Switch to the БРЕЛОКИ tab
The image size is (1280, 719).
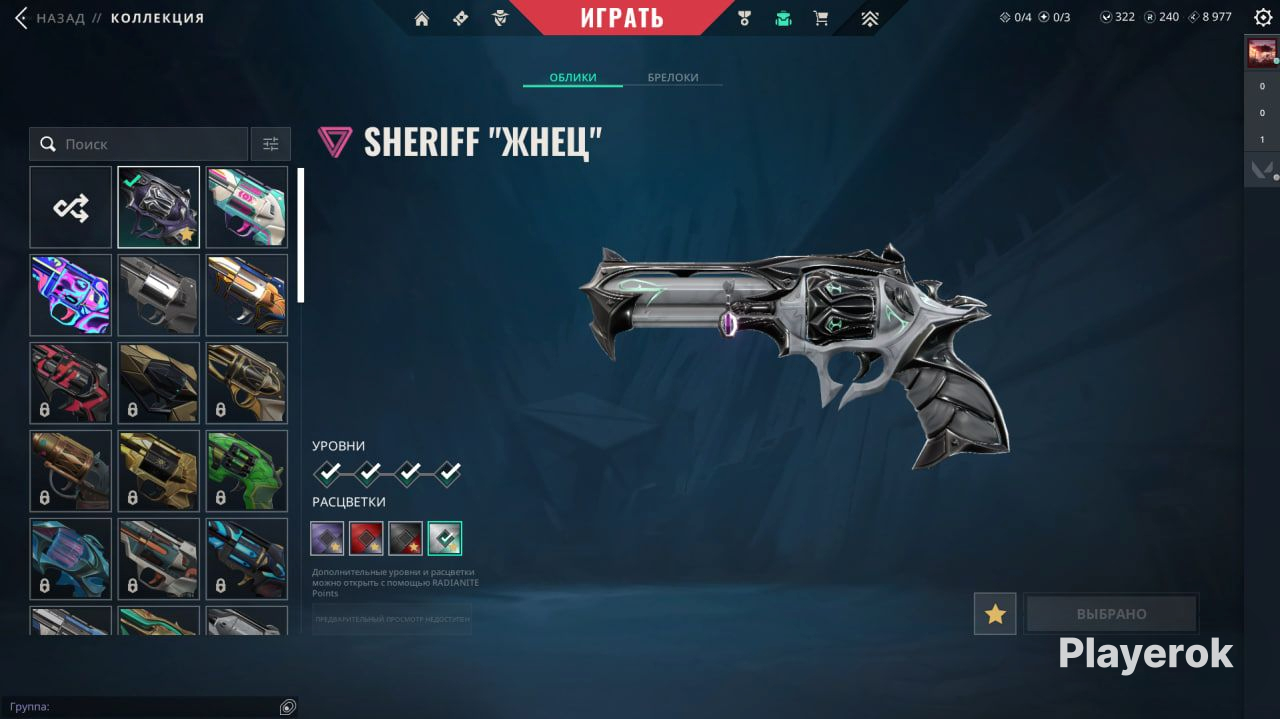click(x=672, y=77)
